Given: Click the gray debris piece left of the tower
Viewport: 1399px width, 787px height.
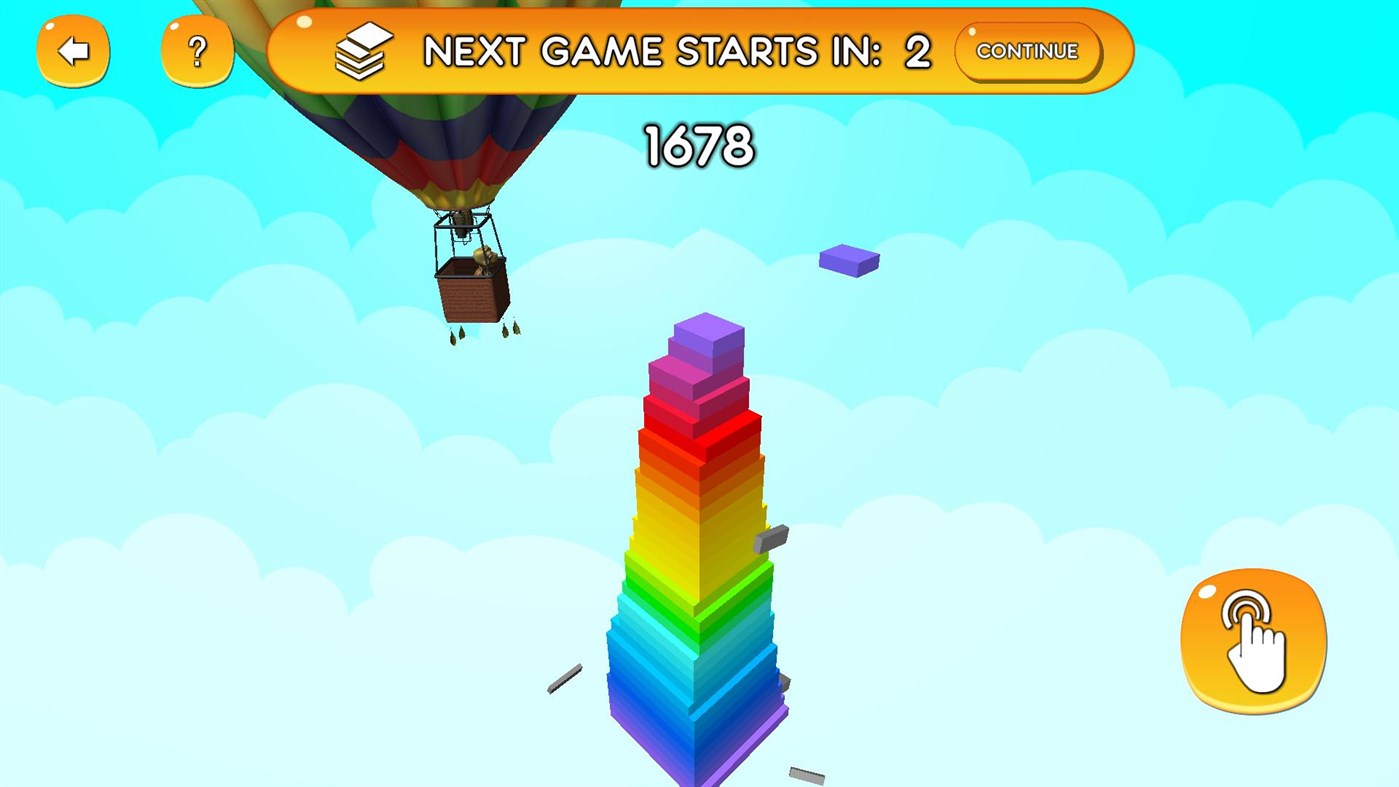Looking at the screenshot, I should 563,680.
